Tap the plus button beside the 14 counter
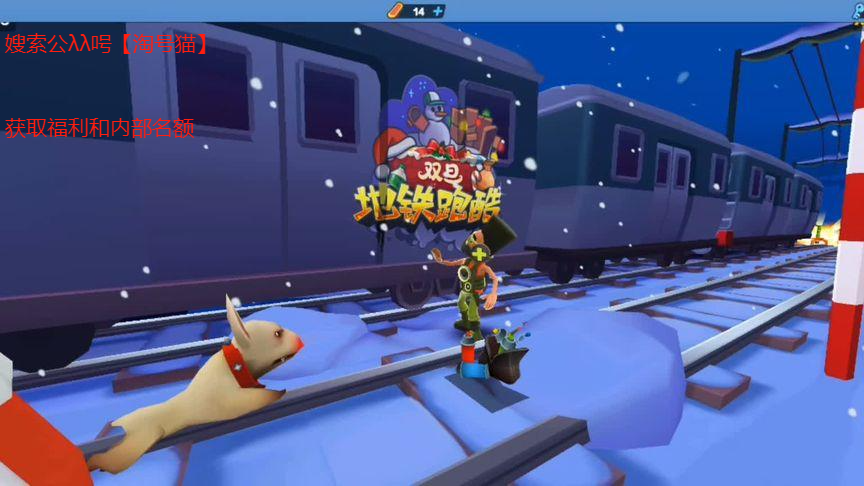The height and width of the screenshot is (486, 864). (x=437, y=11)
